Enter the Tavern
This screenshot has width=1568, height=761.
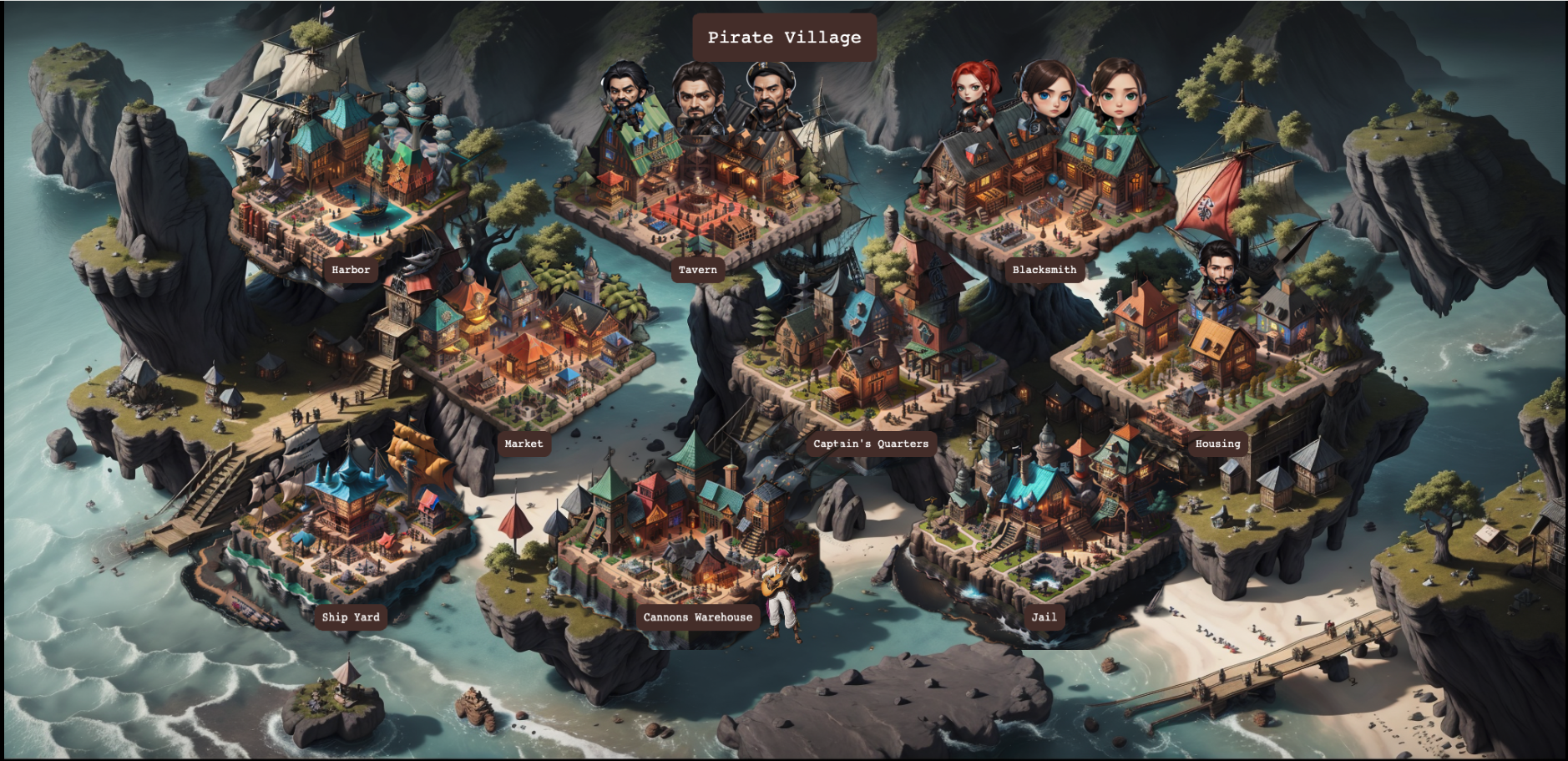tap(697, 270)
